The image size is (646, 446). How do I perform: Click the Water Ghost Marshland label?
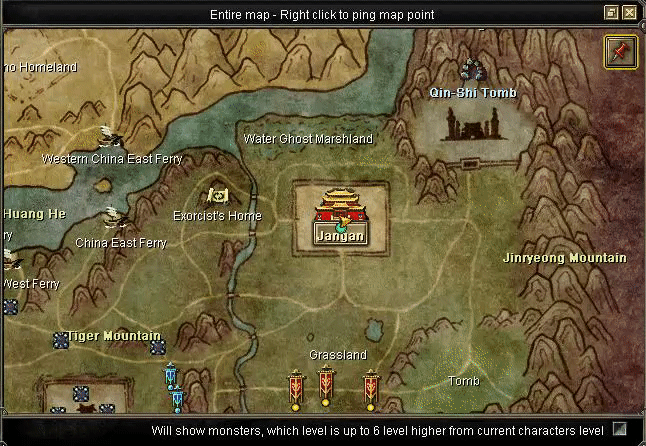click(308, 139)
